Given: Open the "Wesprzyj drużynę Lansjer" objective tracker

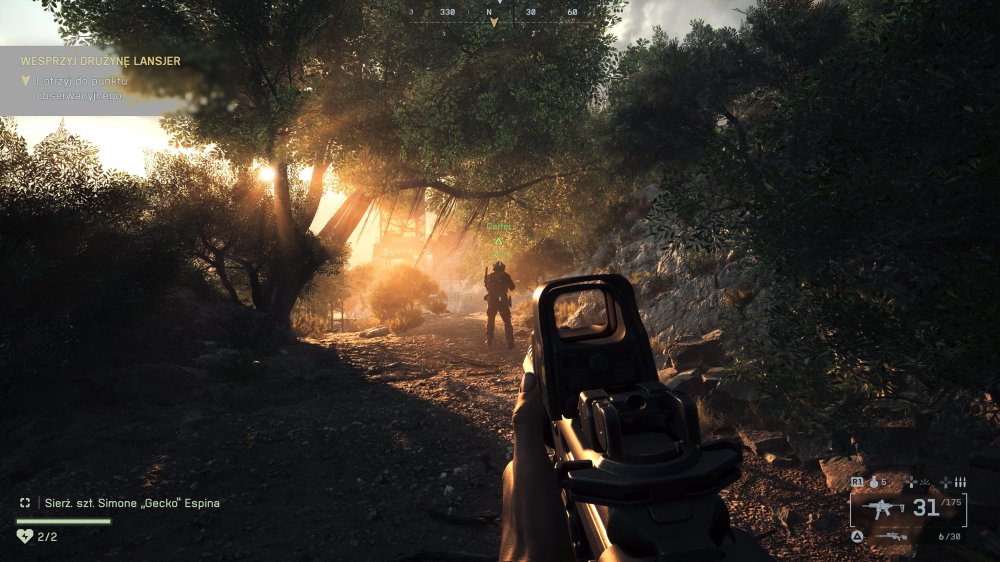Looking at the screenshot, I should pyautogui.click(x=100, y=61).
